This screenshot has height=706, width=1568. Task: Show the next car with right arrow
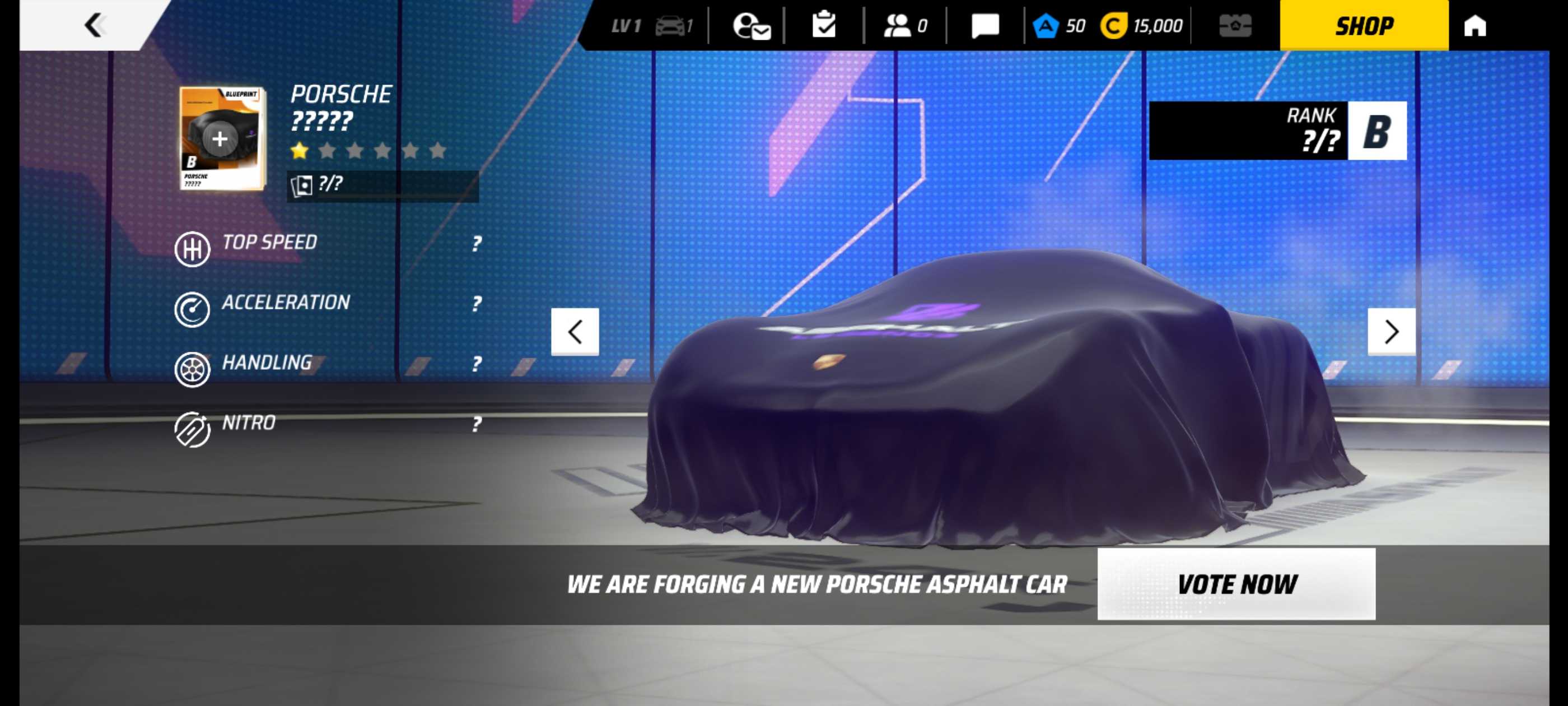(x=1391, y=332)
